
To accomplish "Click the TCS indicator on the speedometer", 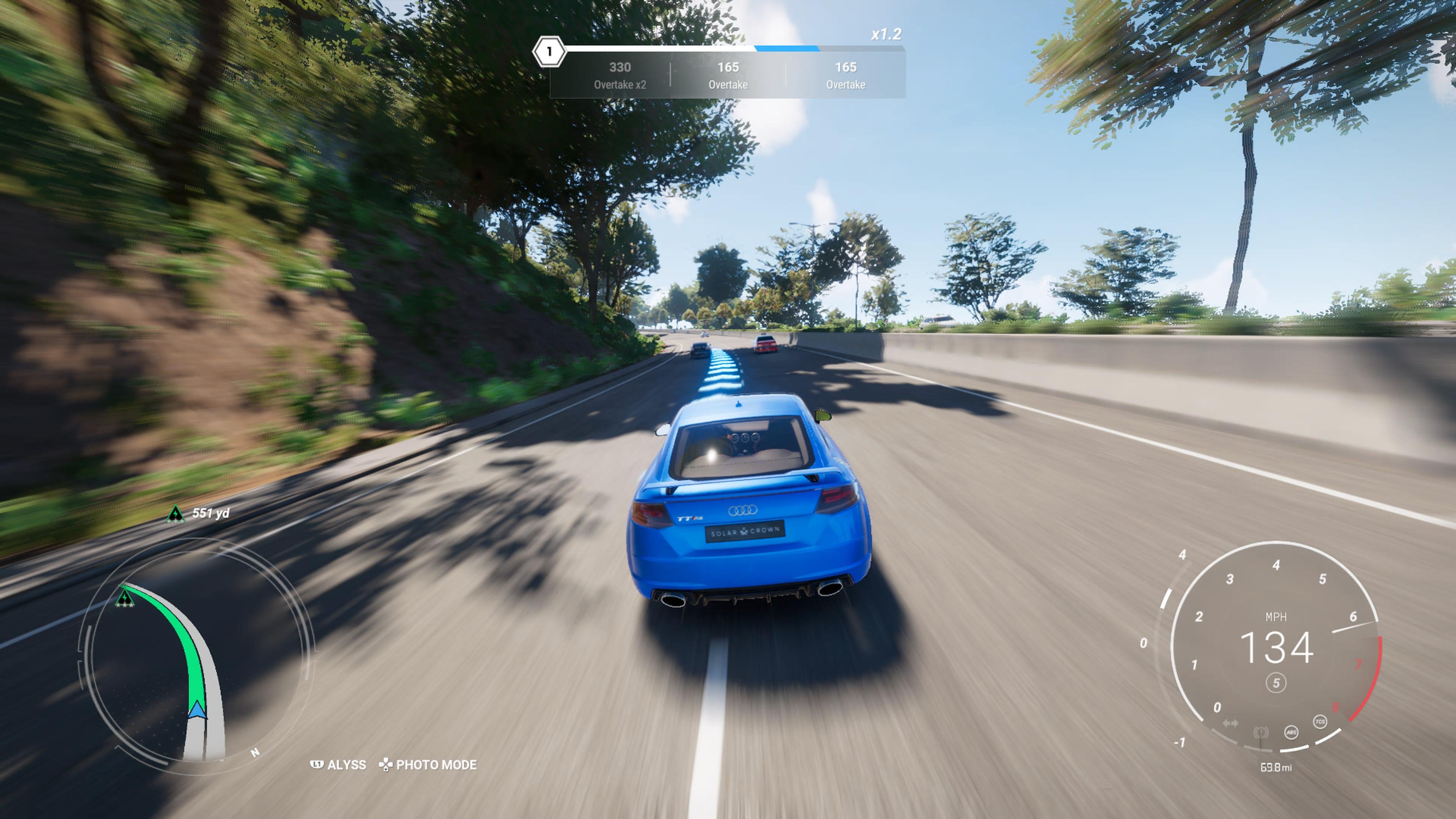I will coord(1320,722).
